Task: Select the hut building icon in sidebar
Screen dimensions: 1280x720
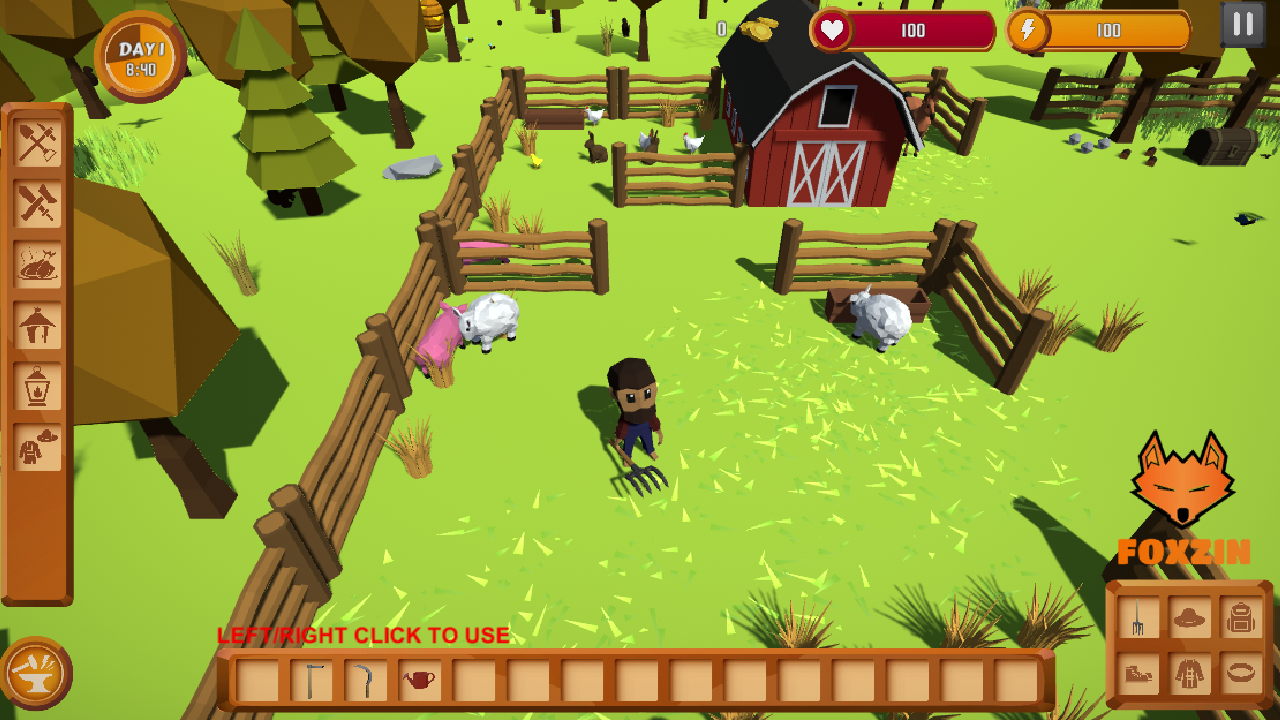Action: tap(38, 325)
